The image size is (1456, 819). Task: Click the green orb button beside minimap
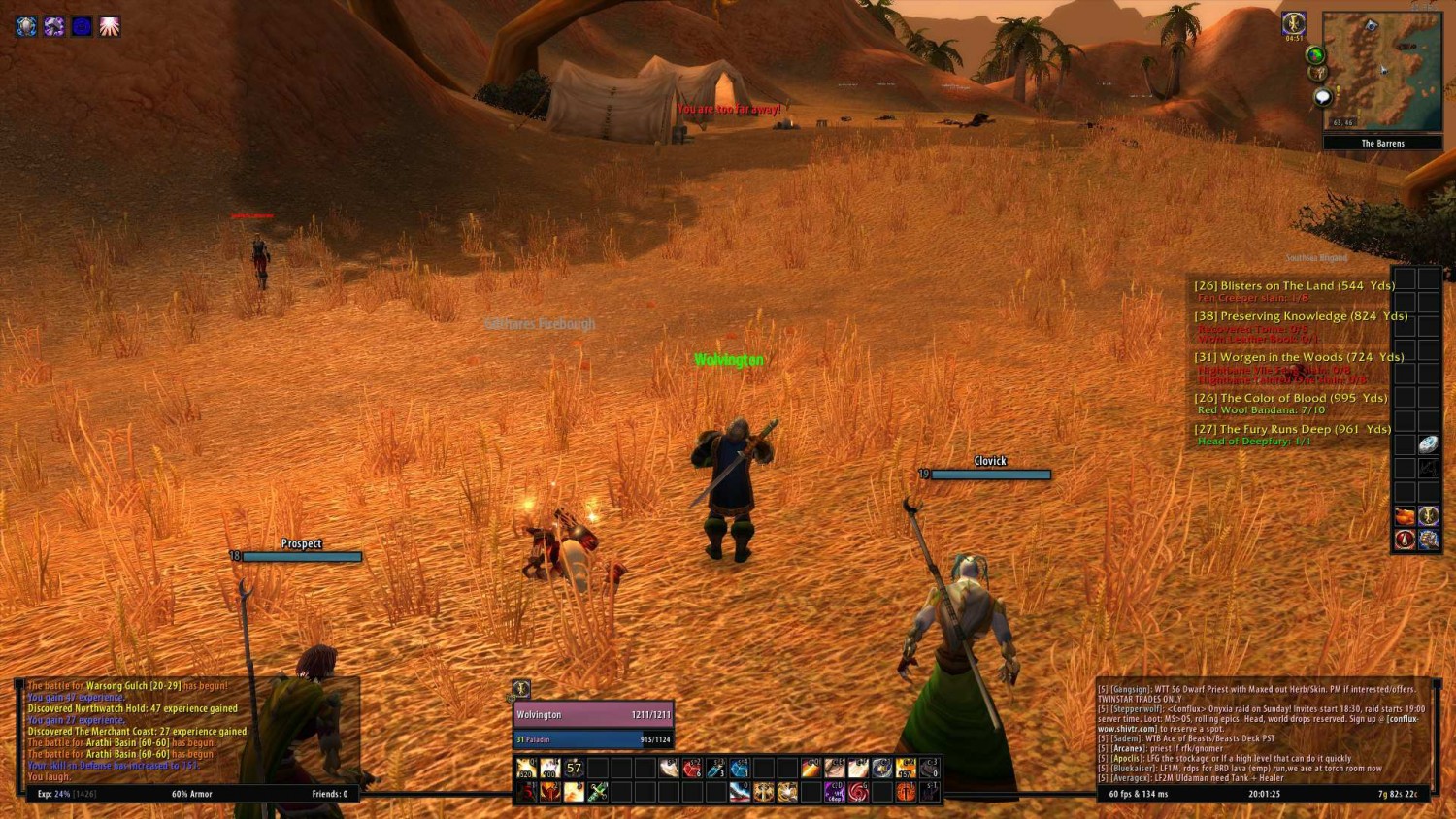[1315, 54]
